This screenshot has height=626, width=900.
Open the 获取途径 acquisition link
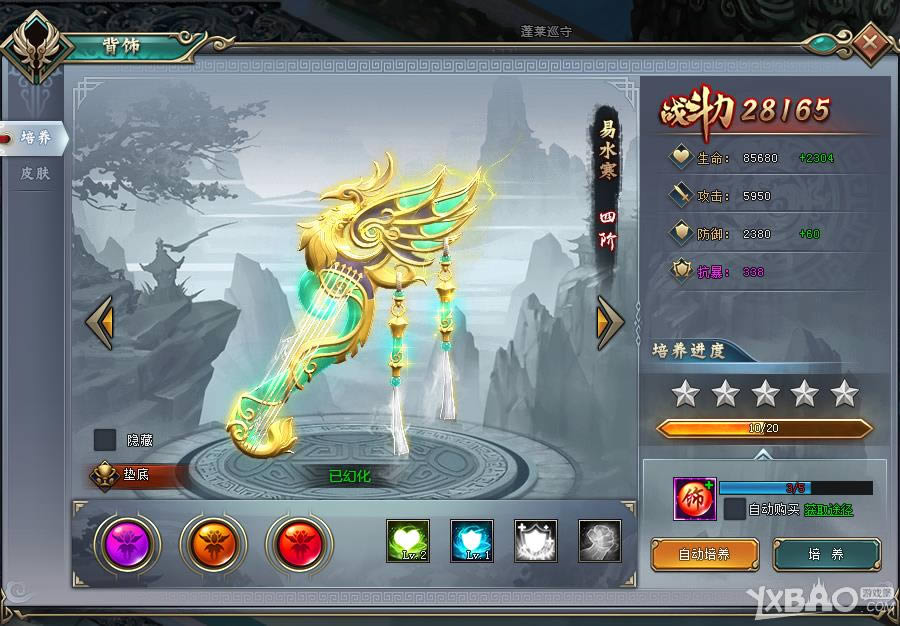tap(828, 510)
